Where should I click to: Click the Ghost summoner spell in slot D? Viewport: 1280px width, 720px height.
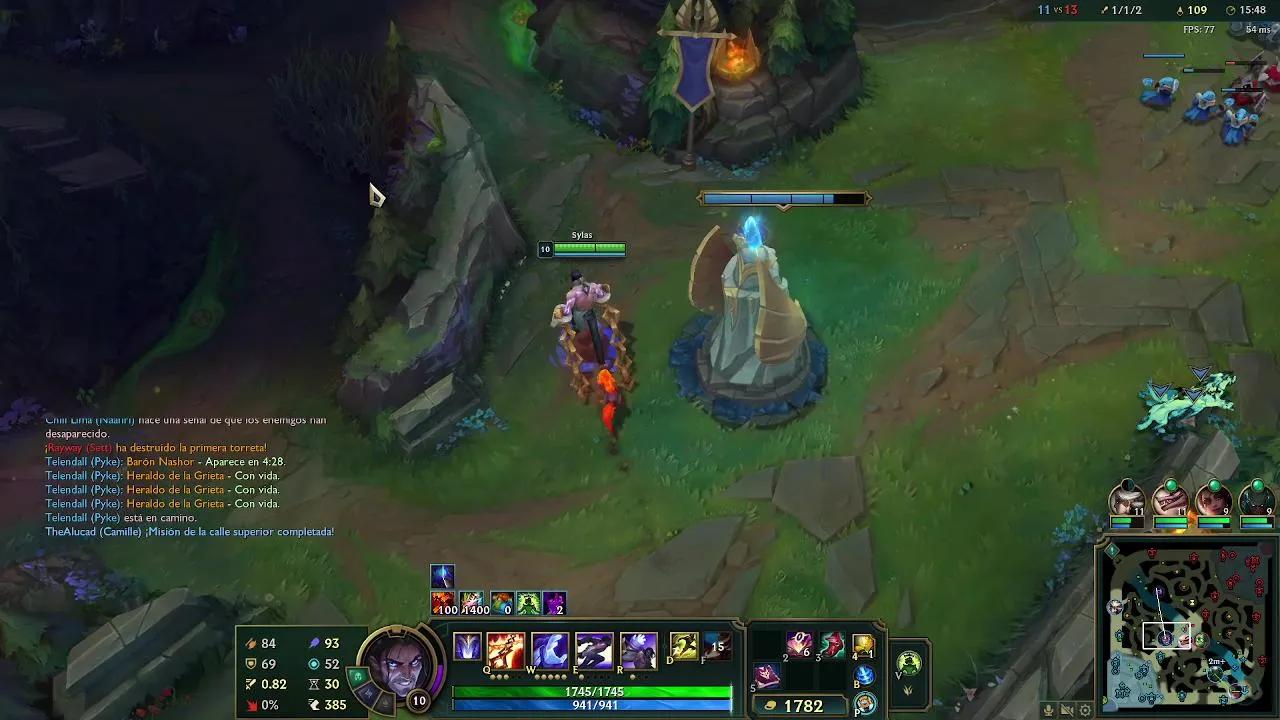[684, 646]
